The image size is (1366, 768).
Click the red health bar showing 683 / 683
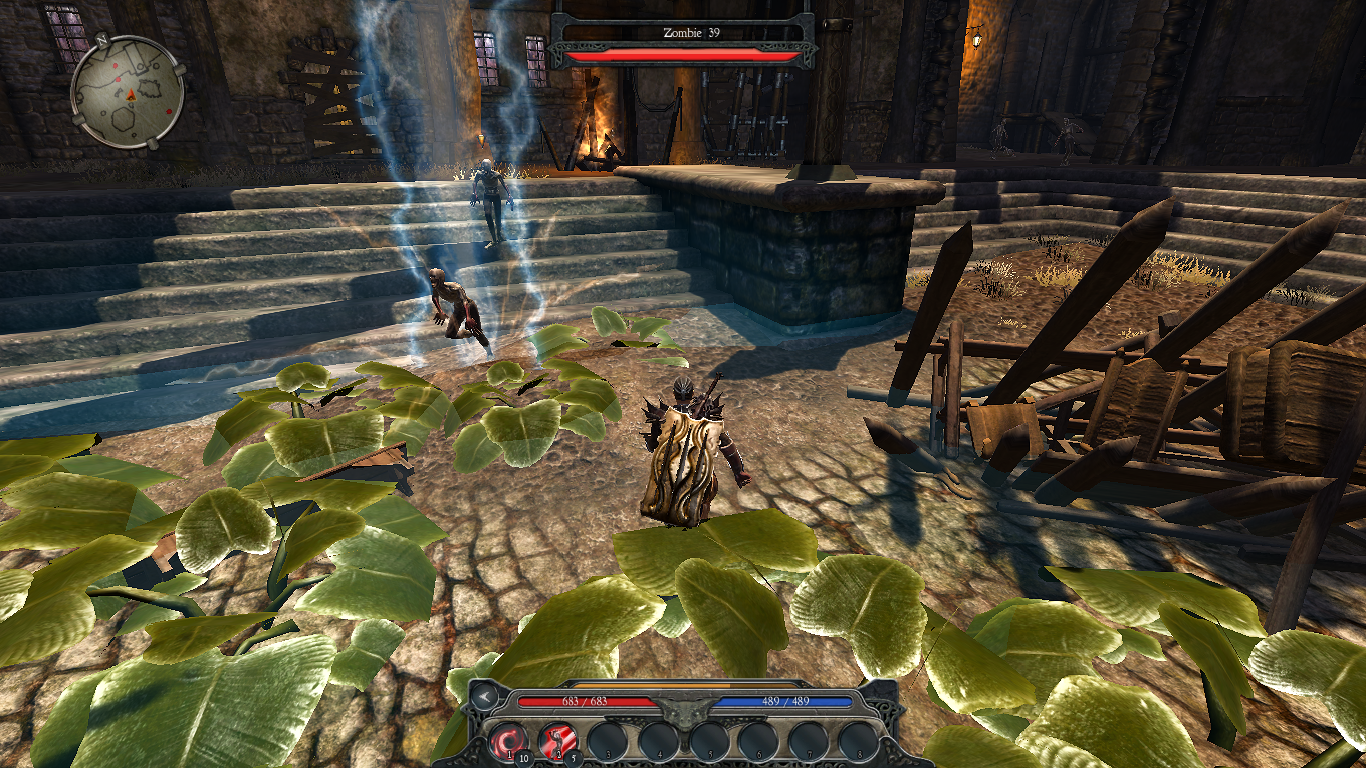[x=585, y=702]
